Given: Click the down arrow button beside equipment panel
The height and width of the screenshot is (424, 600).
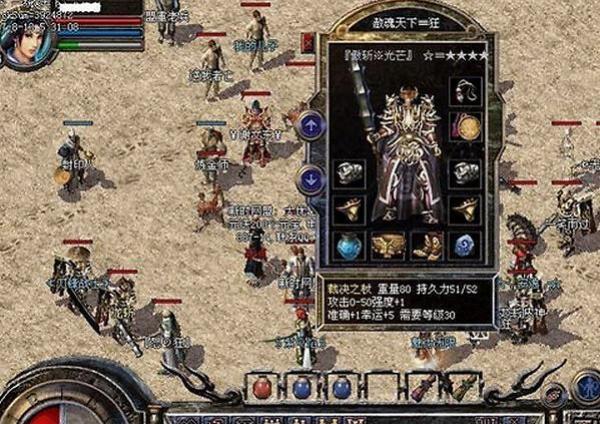Looking at the screenshot, I should (x=310, y=180).
